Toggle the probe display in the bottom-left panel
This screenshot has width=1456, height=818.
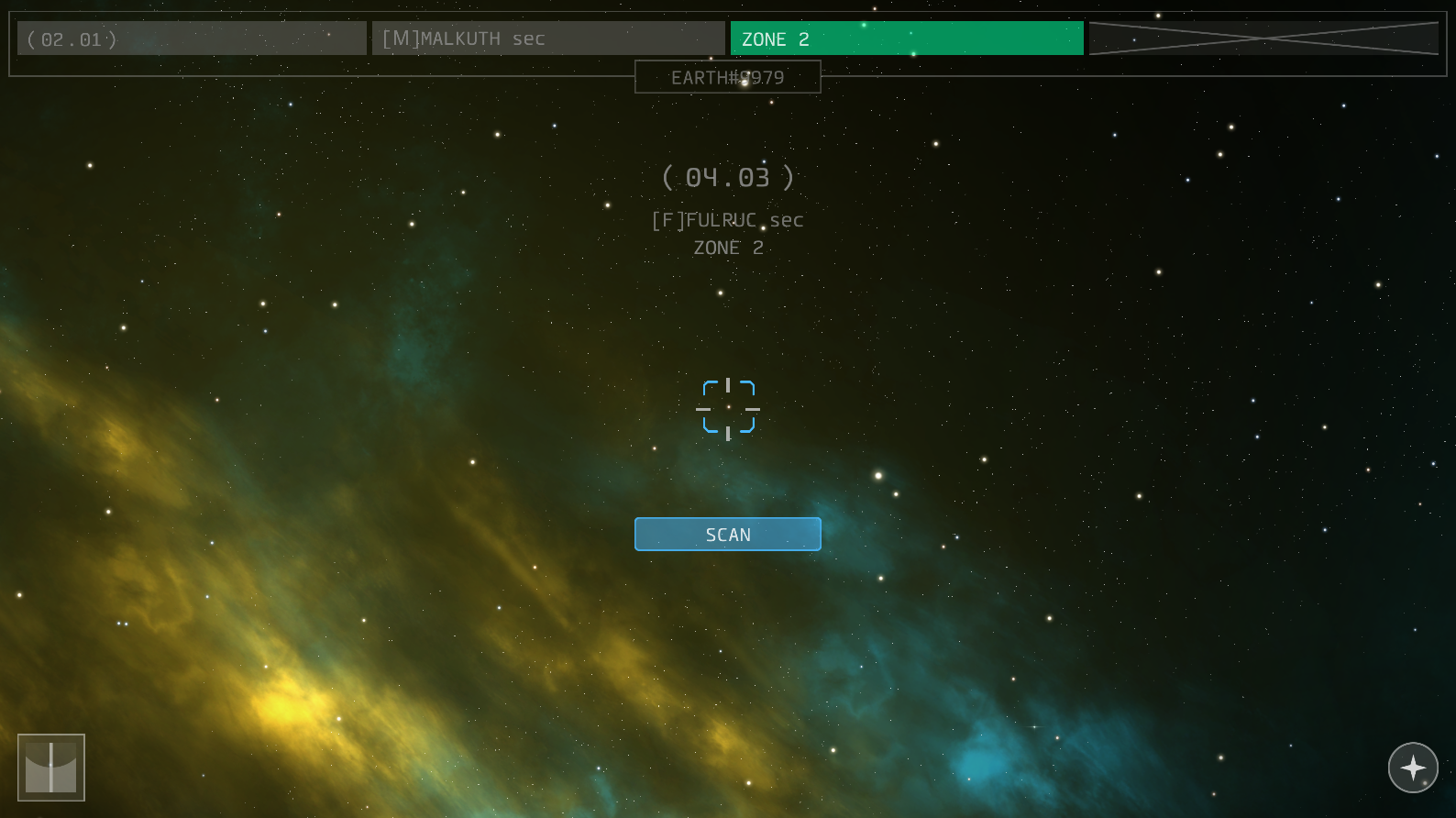51,768
